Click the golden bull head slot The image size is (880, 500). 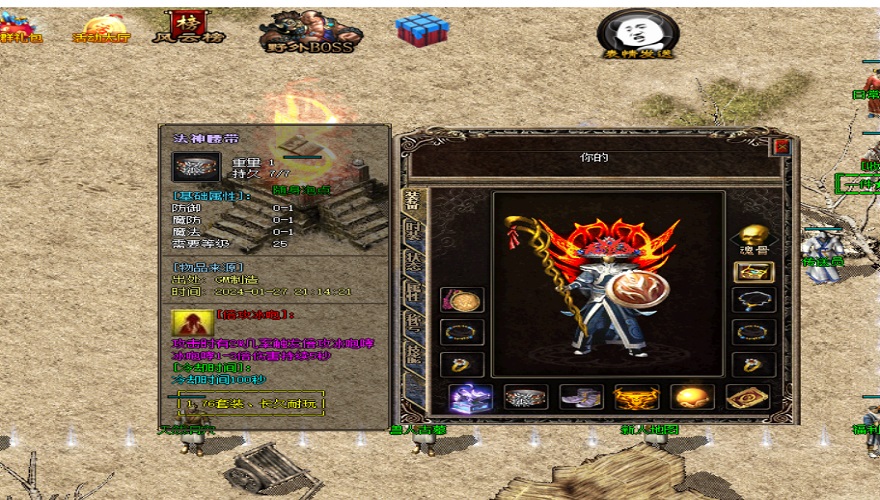[x=636, y=398]
